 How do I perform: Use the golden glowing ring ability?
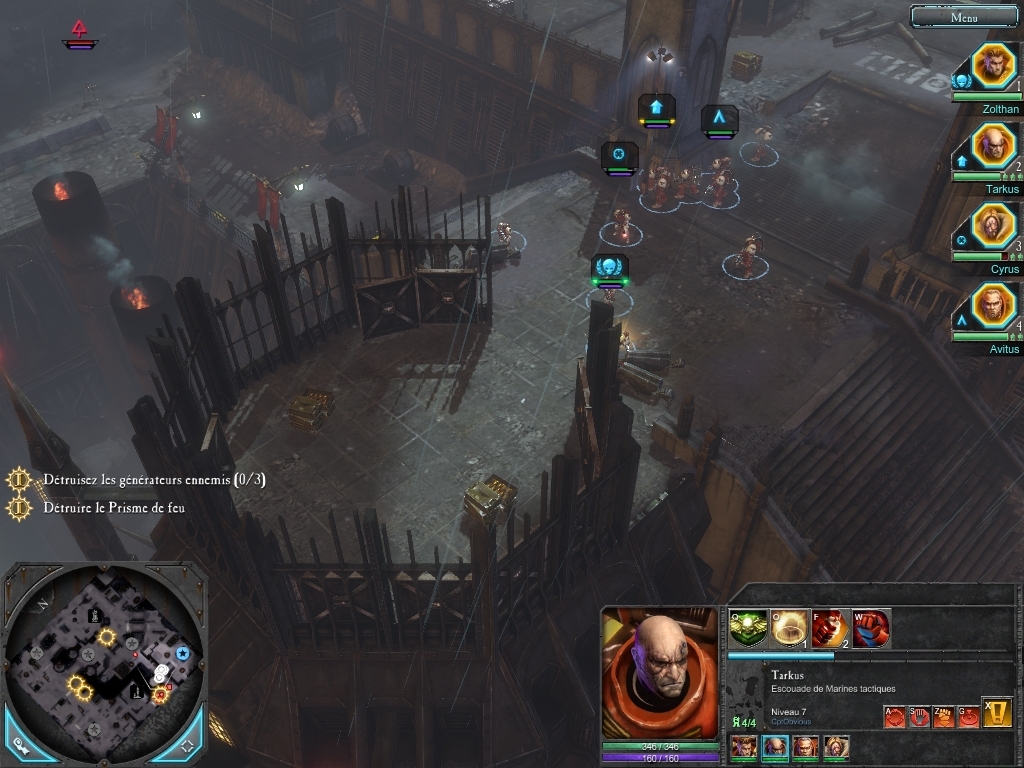click(790, 628)
